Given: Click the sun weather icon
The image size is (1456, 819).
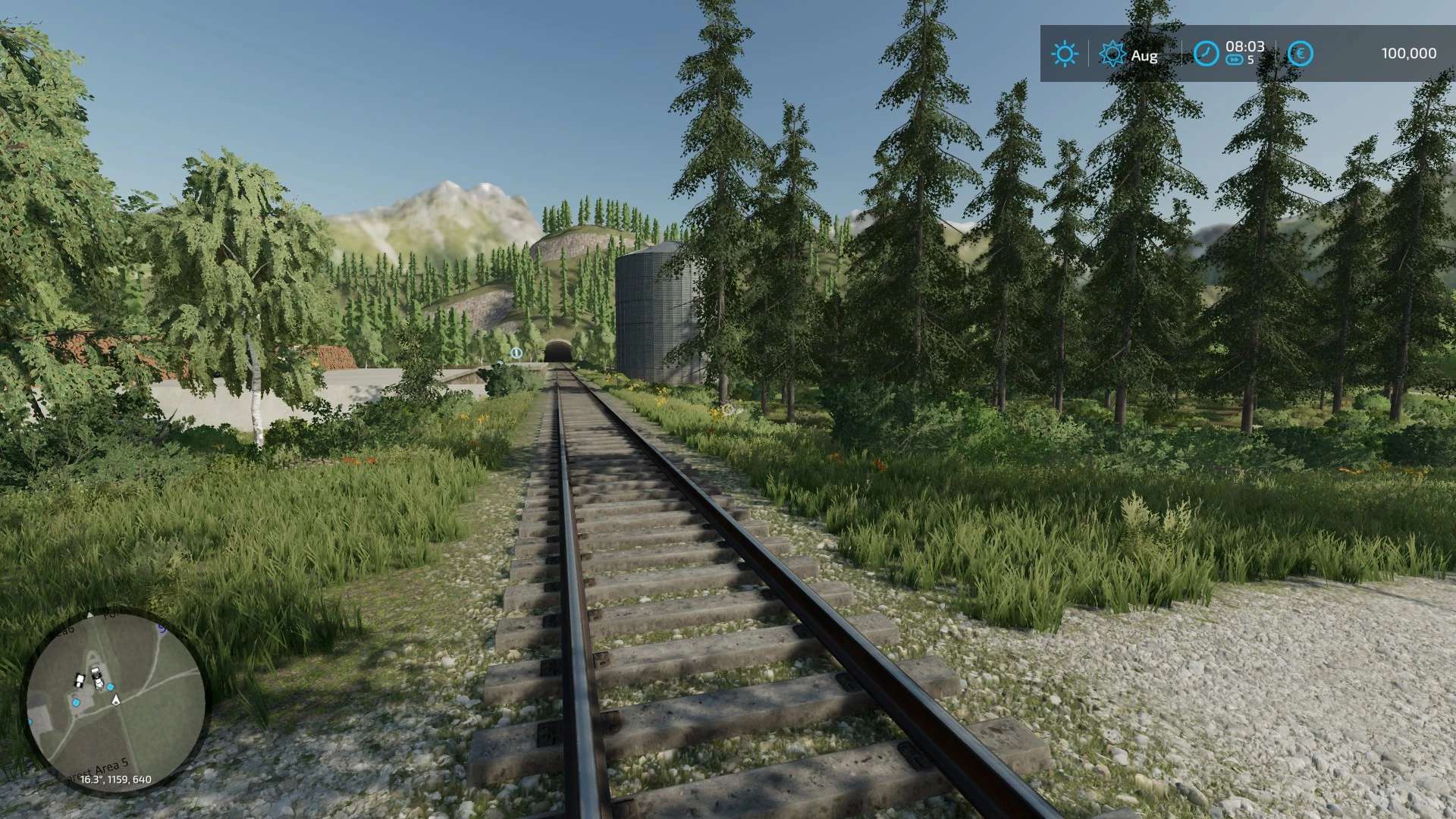Looking at the screenshot, I should pyautogui.click(x=1064, y=54).
